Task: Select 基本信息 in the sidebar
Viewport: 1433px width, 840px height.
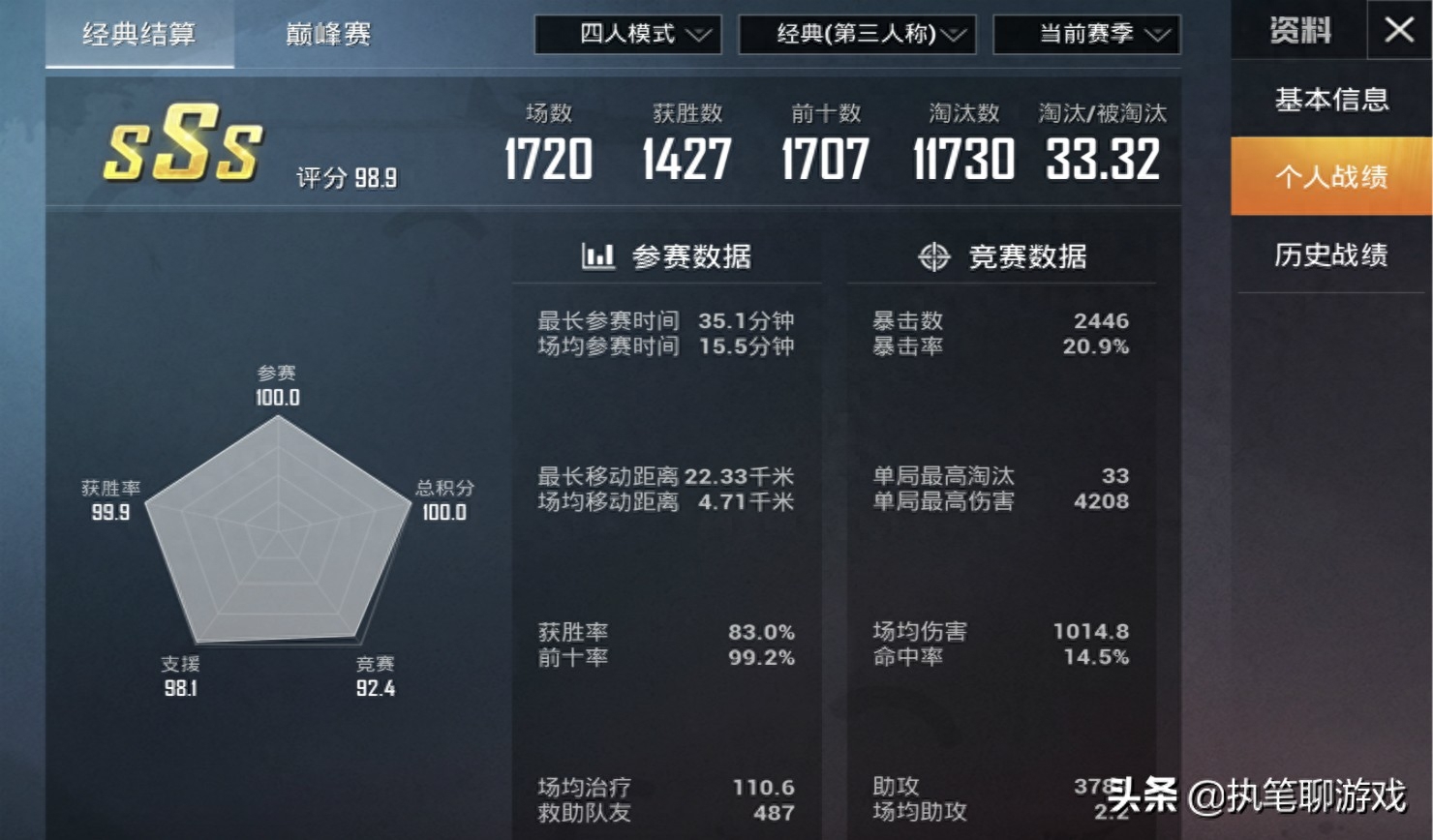Action: (1330, 99)
